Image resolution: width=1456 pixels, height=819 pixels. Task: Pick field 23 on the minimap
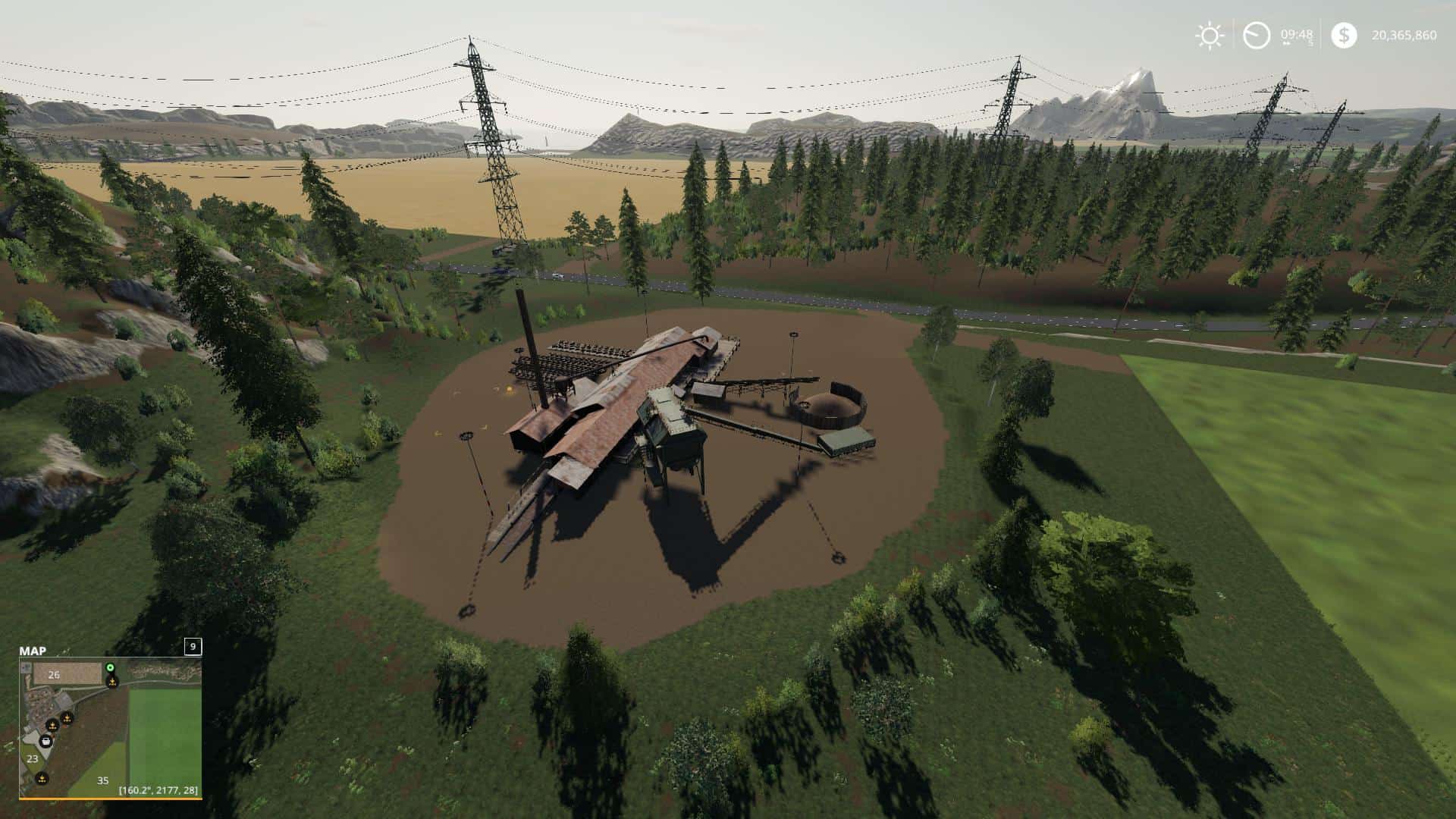[33, 758]
